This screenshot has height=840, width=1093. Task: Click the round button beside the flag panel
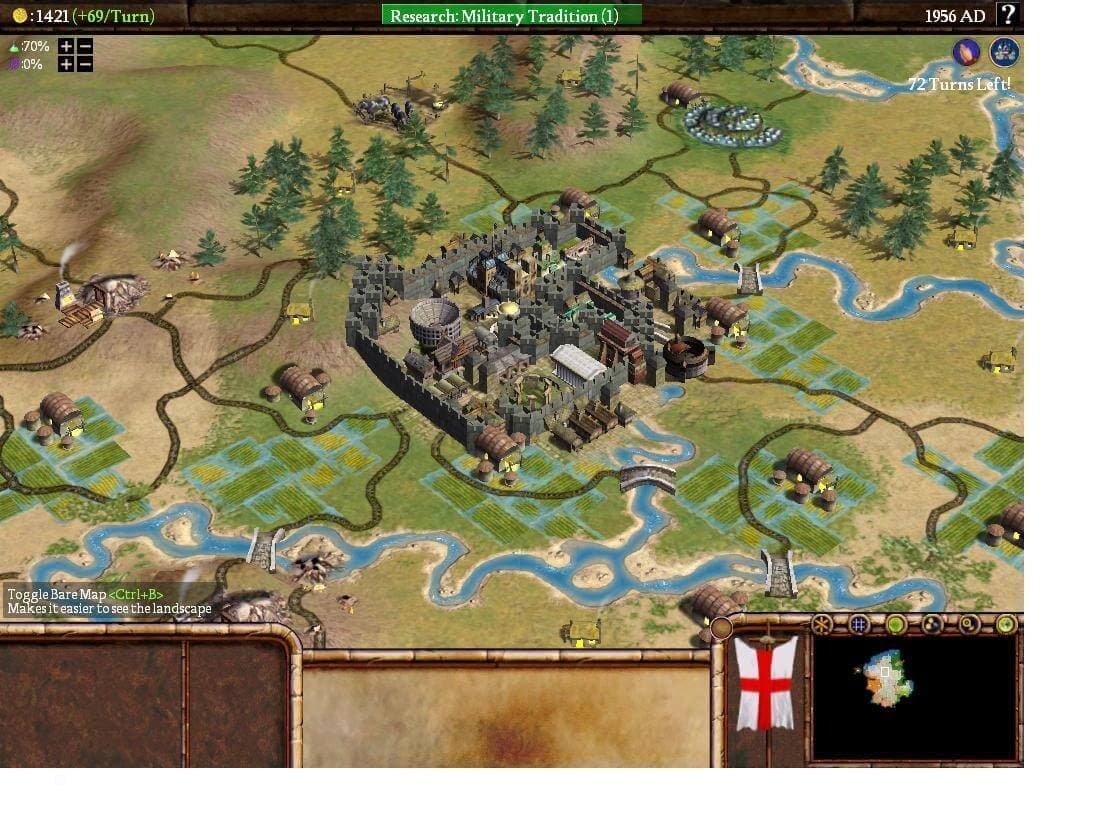(721, 628)
